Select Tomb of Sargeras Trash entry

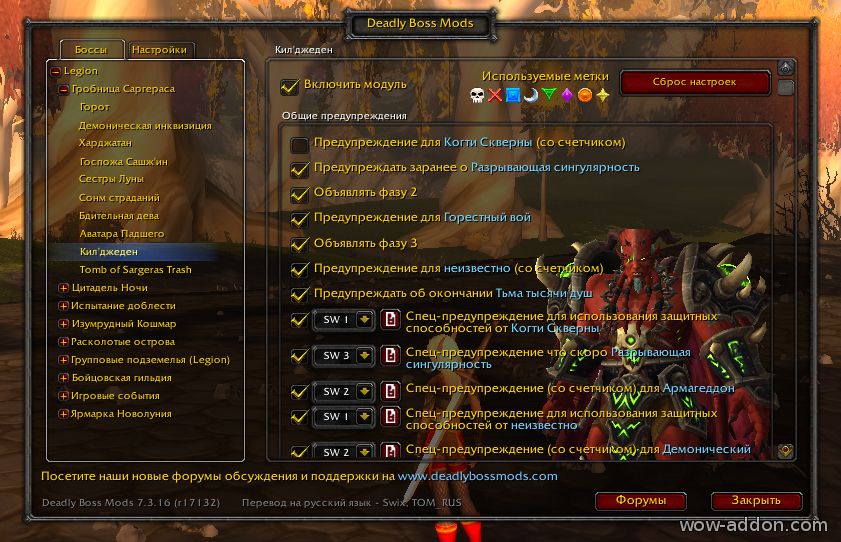coord(135,269)
